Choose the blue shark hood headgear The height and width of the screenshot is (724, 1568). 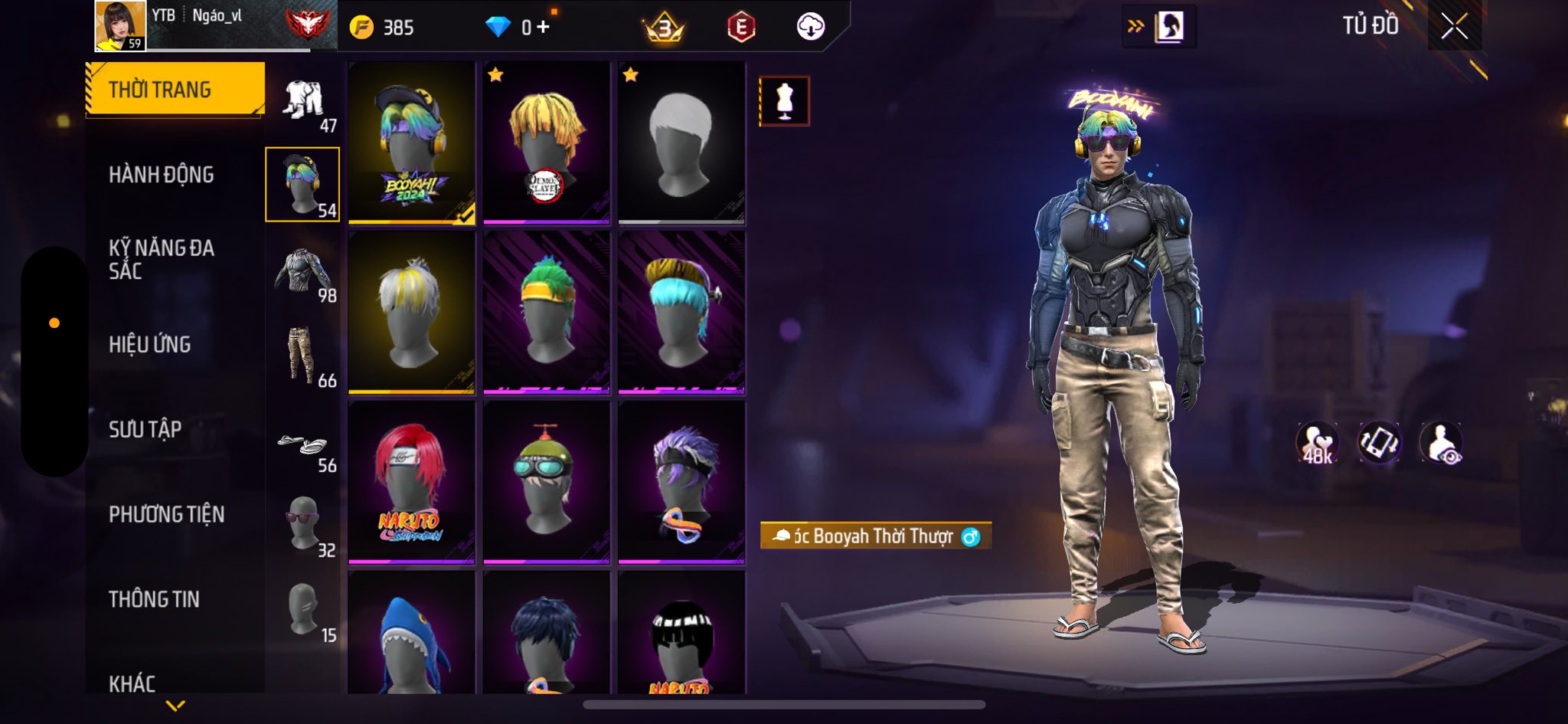point(411,636)
